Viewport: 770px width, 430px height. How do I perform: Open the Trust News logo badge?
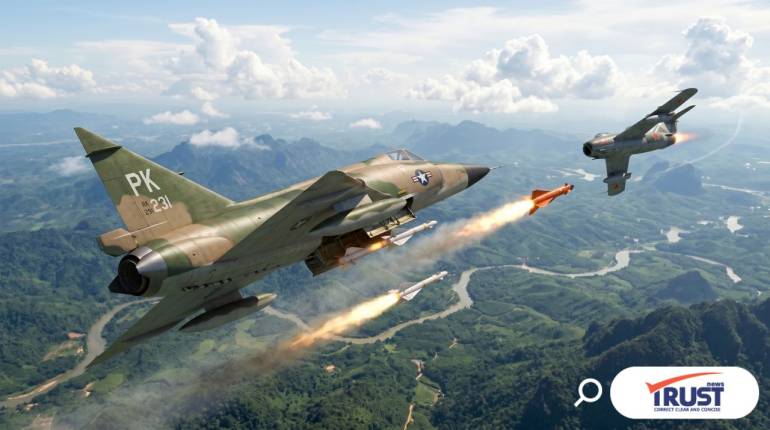(684, 393)
